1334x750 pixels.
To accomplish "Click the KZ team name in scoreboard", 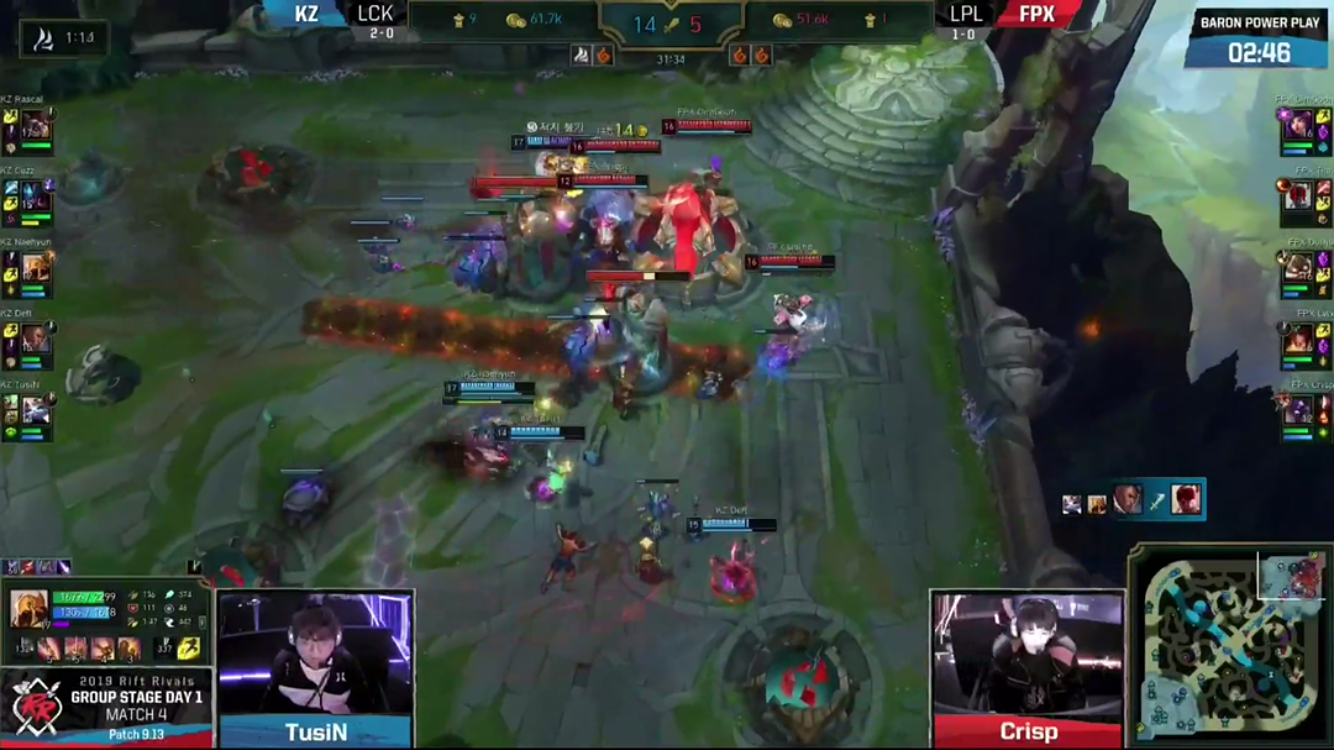I will click(x=305, y=14).
